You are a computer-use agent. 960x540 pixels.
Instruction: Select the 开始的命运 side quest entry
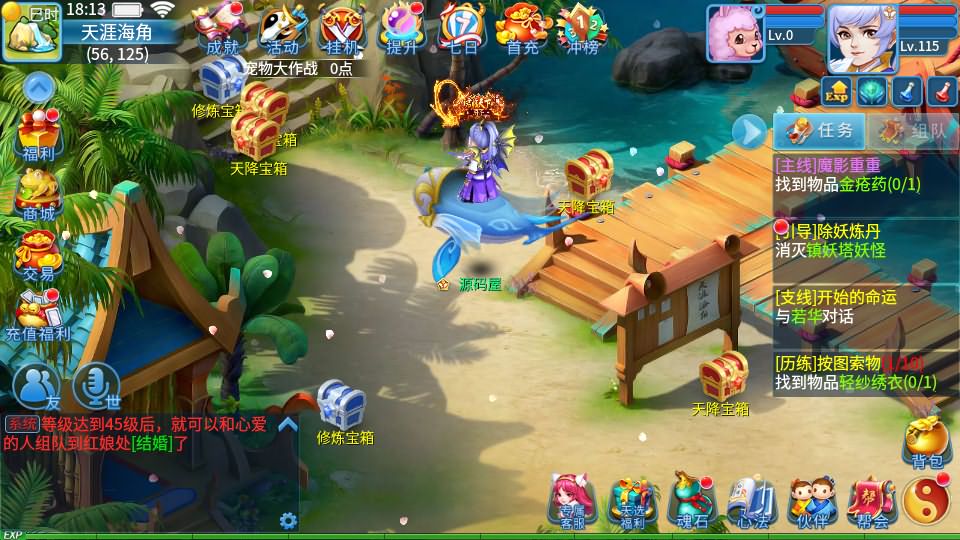point(865,306)
